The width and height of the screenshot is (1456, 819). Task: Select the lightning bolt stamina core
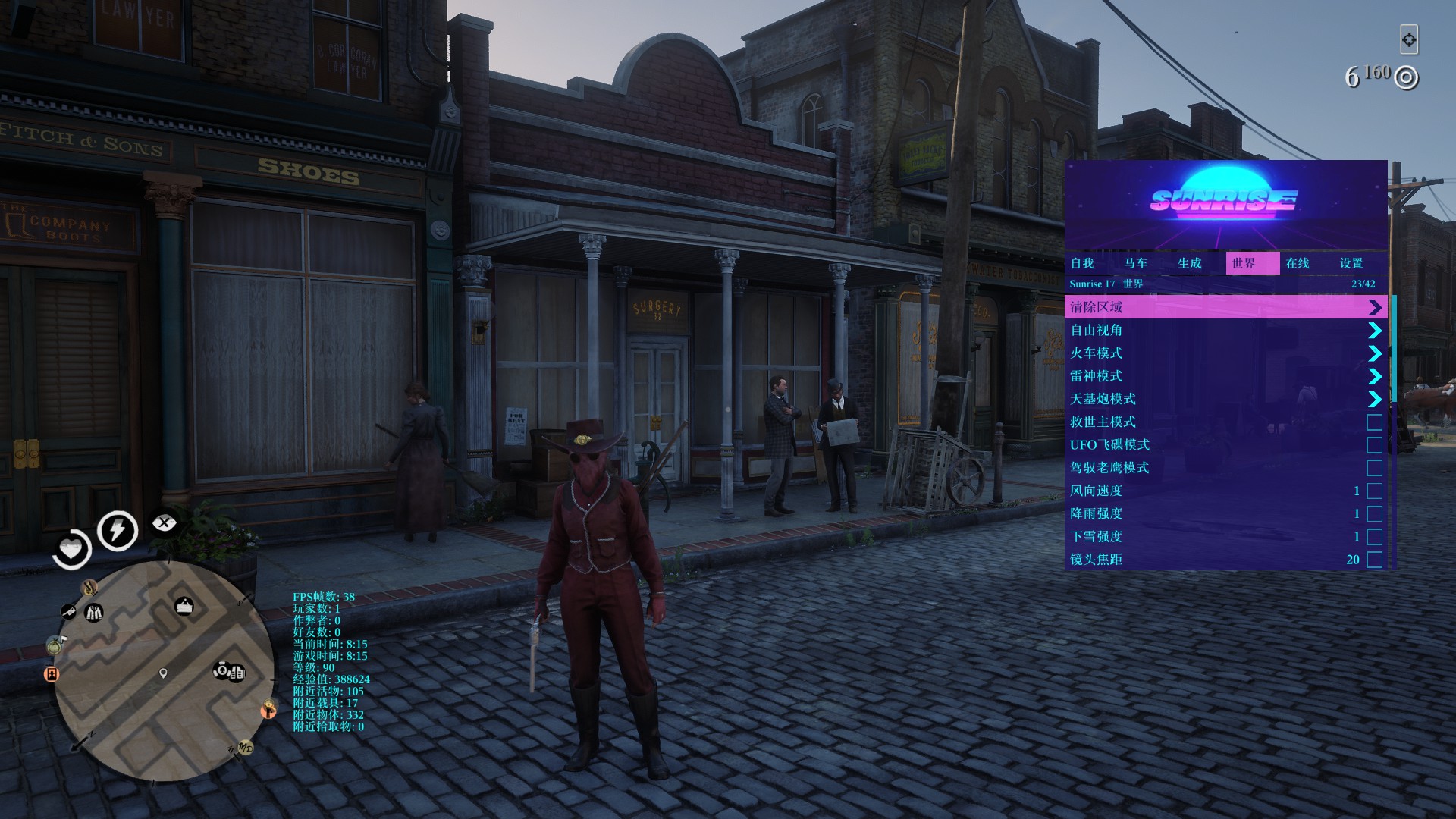point(118,529)
